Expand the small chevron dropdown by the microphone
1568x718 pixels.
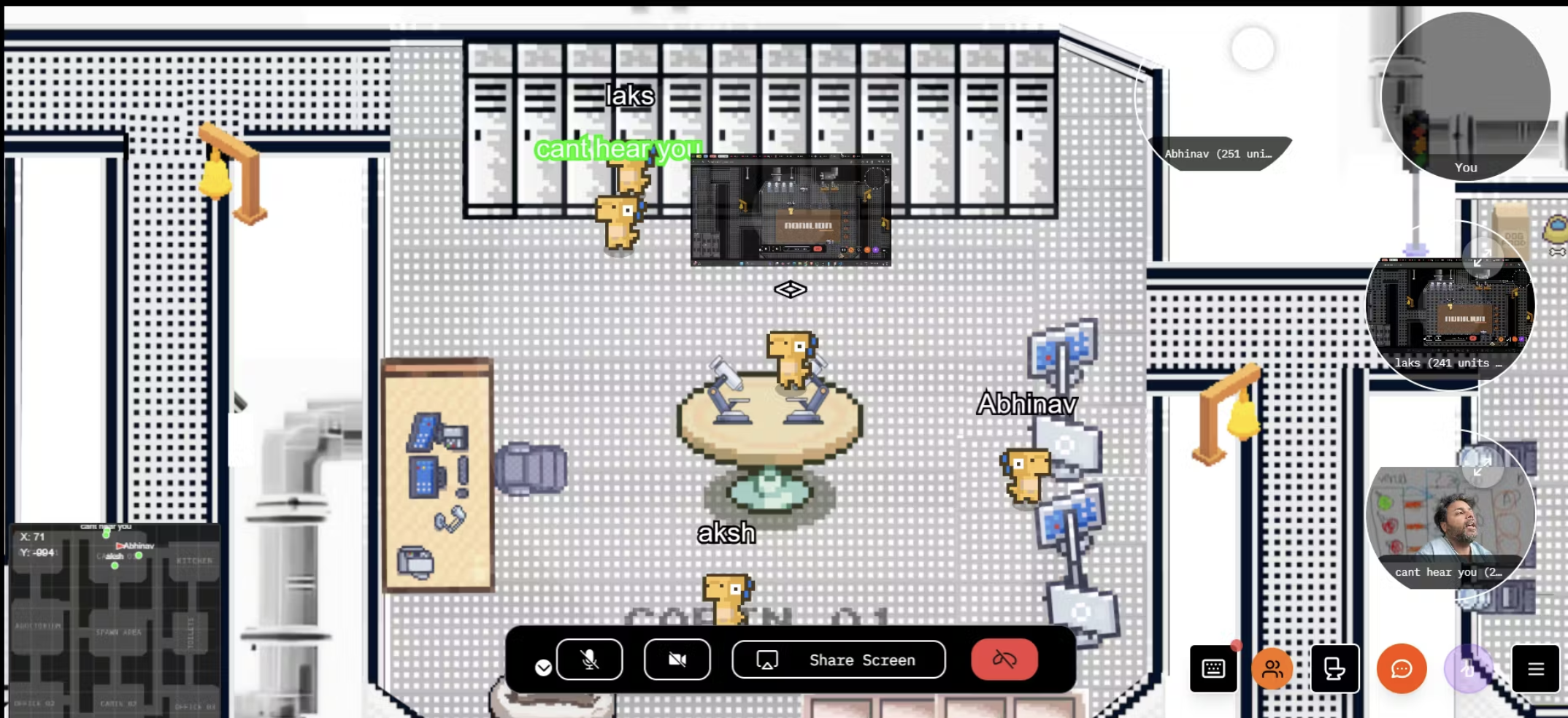click(543, 668)
